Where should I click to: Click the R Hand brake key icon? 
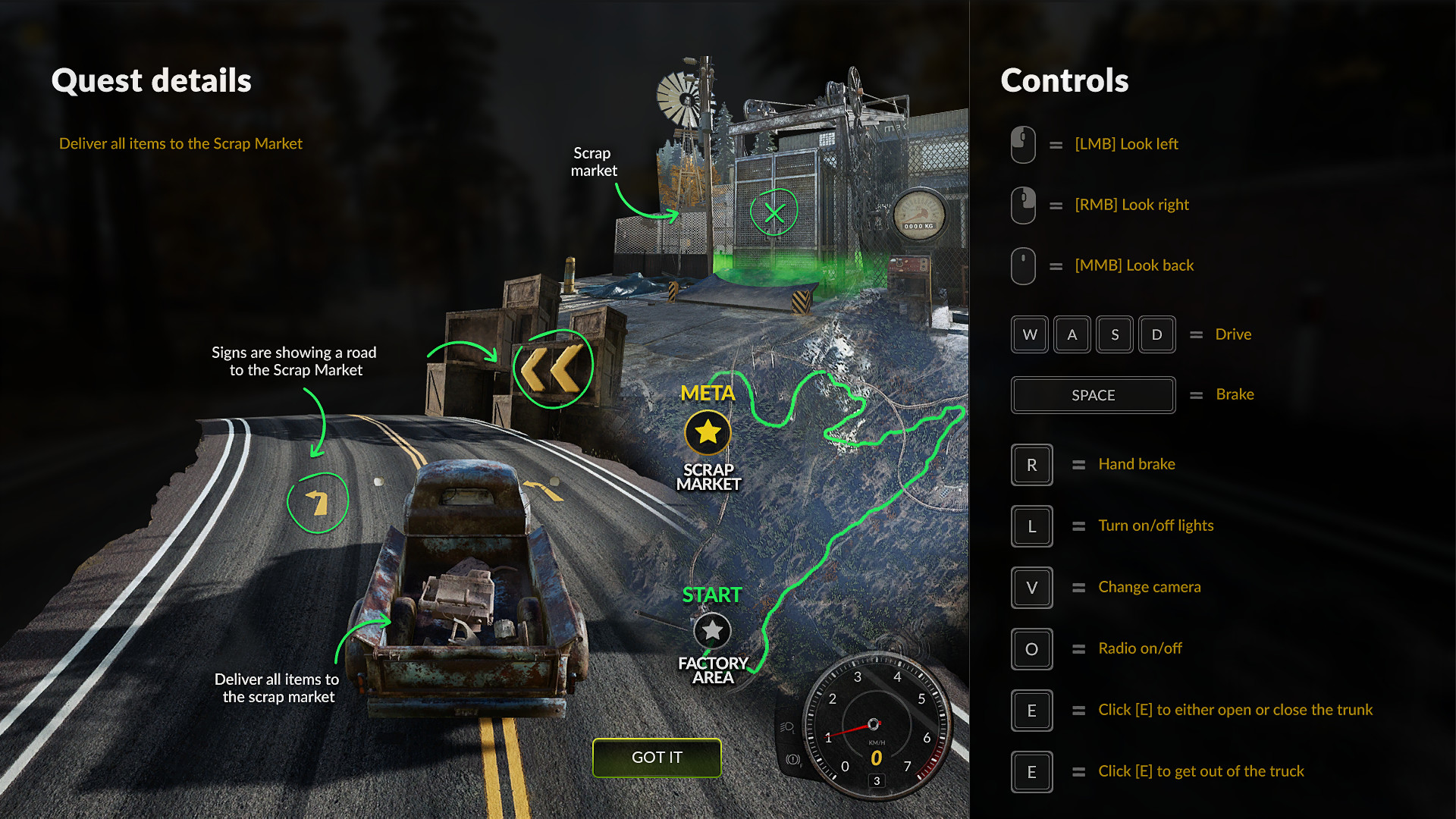pyautogui.click(x=1031, y=465)
